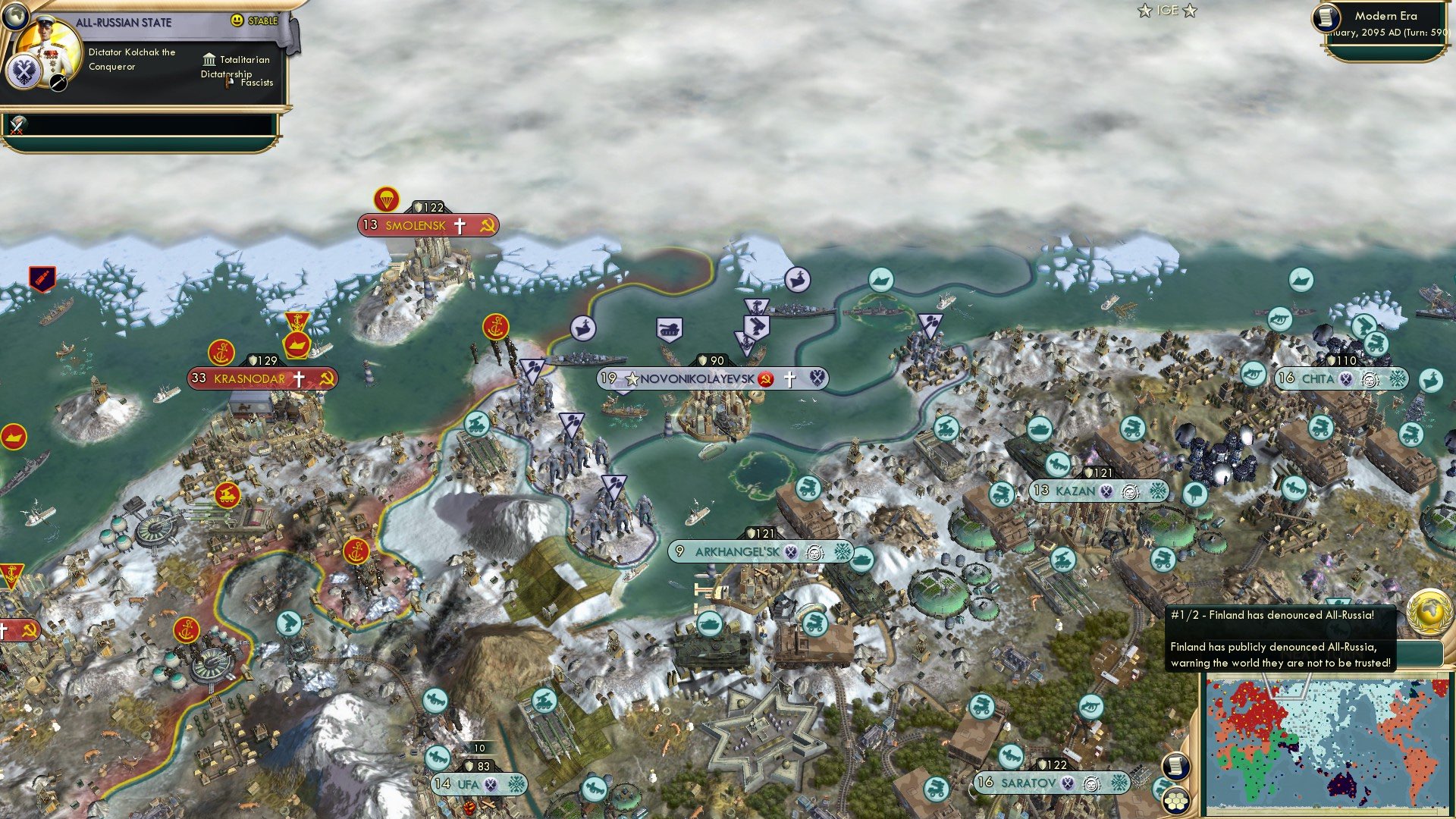Viewport: 1456px width, 819px height.
Task: Toggle strategic view with the top-left globe
Action: coord(15,16)
